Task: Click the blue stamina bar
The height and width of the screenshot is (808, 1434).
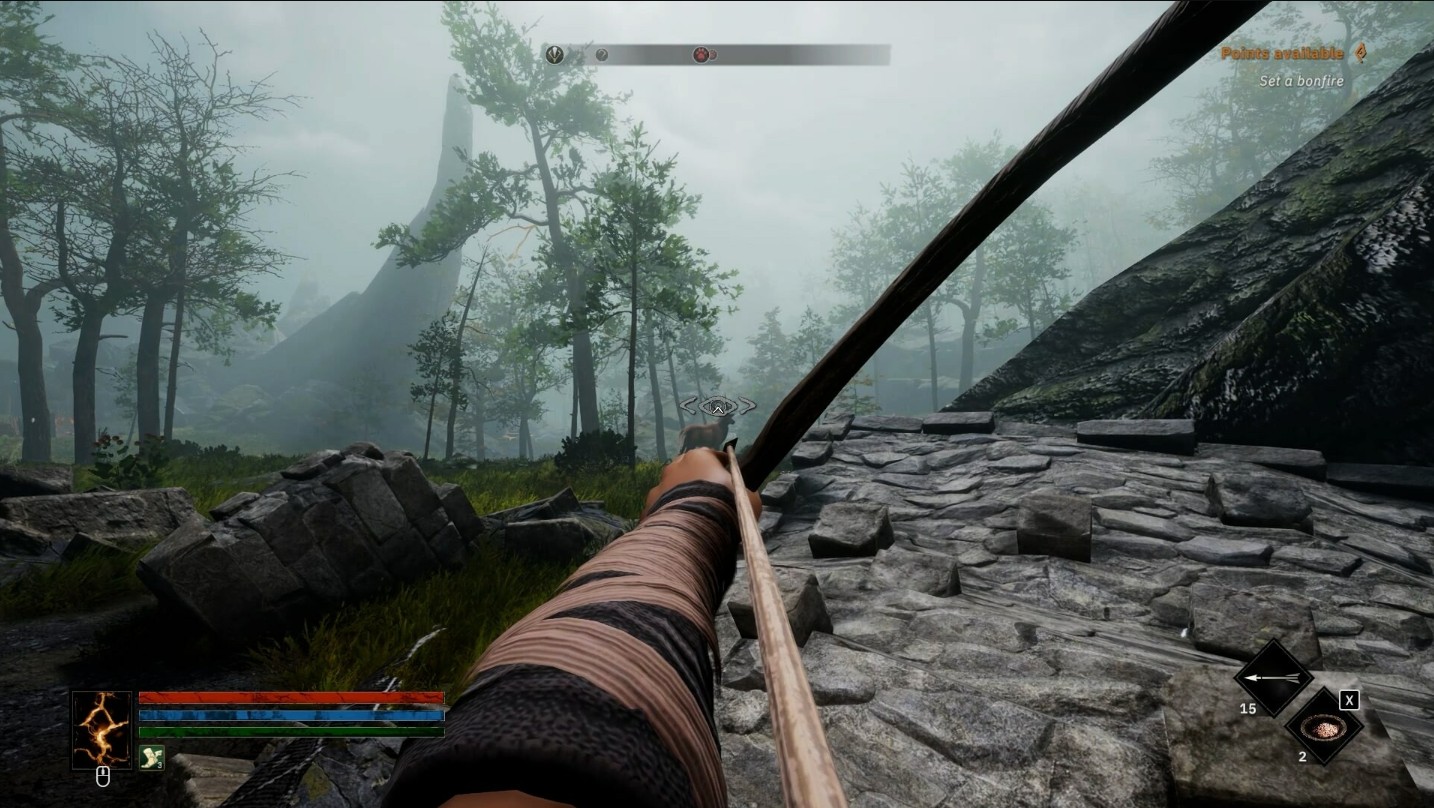Action: [290, 714]
